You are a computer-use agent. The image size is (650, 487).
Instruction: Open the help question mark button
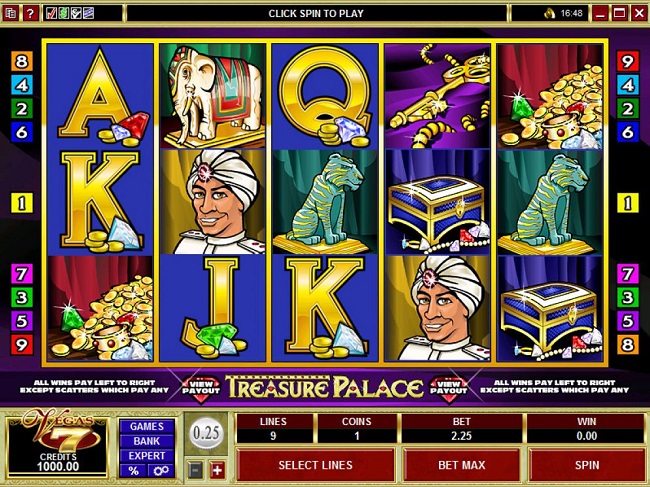point(29,13)
